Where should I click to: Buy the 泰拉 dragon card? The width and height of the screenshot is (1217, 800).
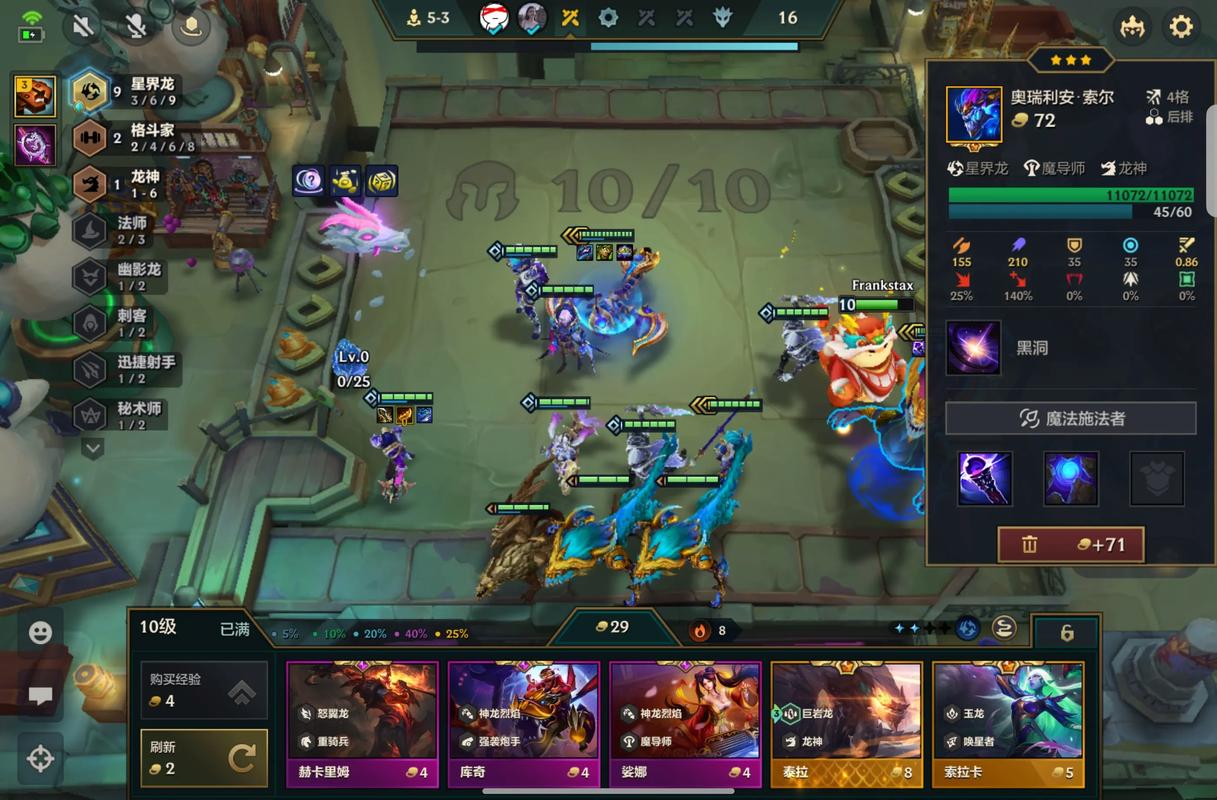pyautogui.click(x=846, y=724)
